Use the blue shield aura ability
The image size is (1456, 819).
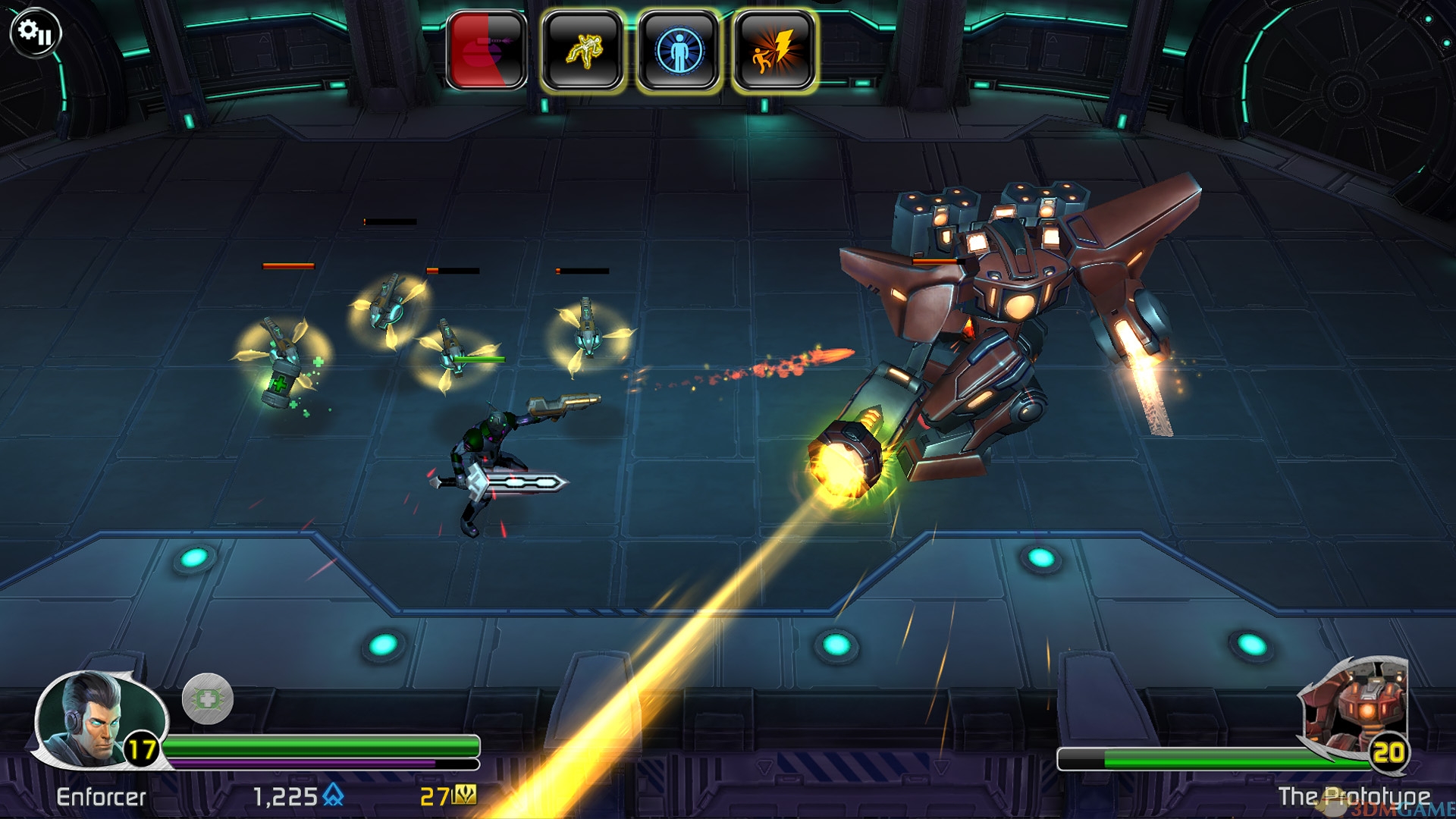click(679, 51)
